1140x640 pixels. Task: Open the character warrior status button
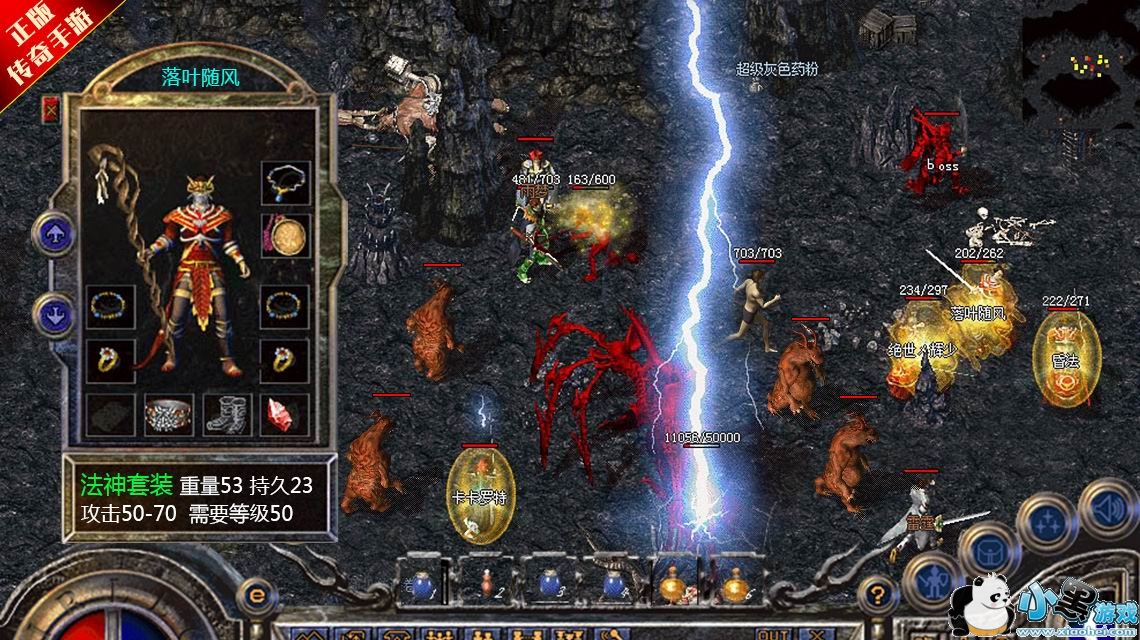[x=931, y=580]
